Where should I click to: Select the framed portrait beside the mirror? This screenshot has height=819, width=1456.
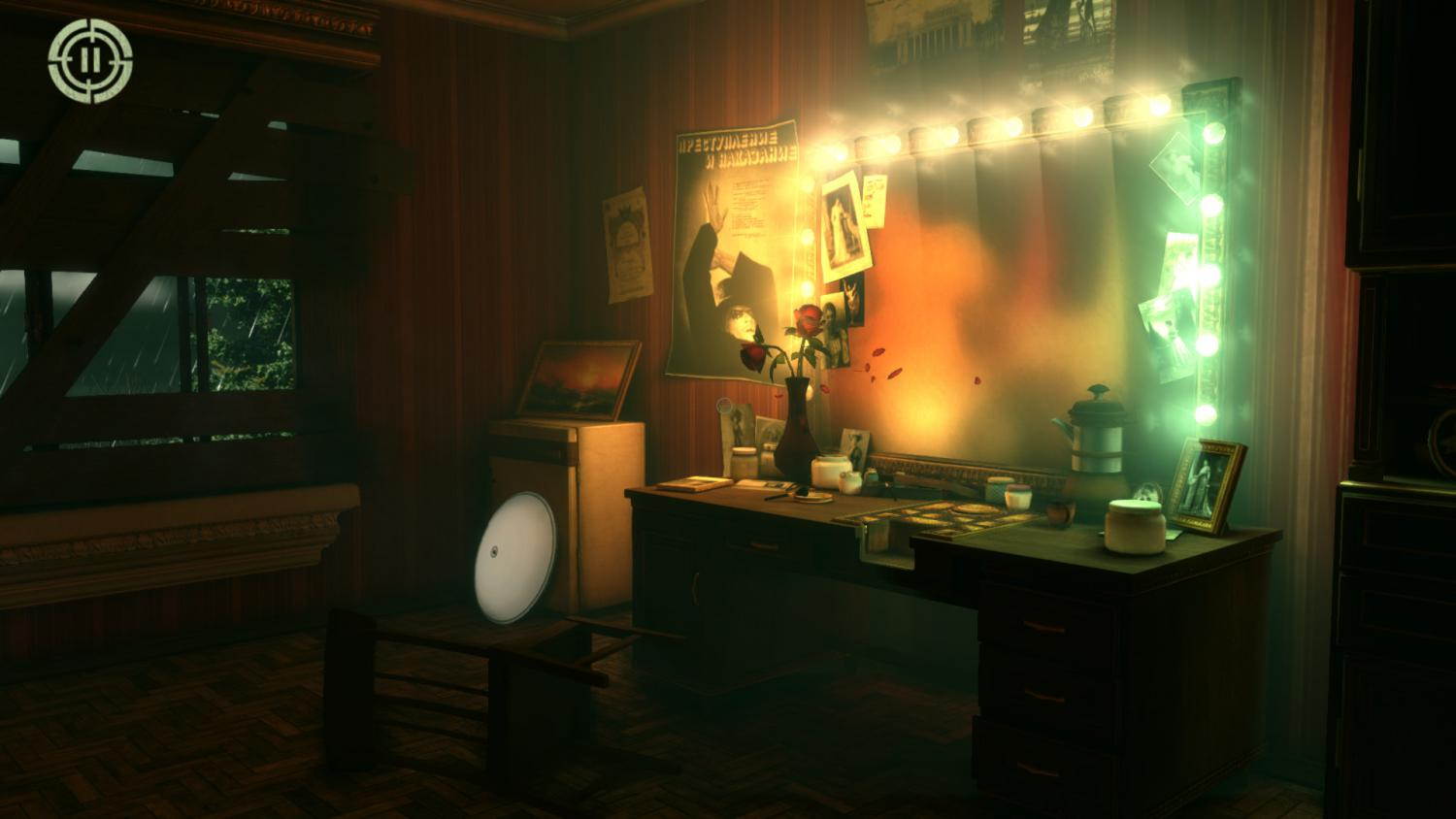pyautogui.click(x=1208, y=483)
